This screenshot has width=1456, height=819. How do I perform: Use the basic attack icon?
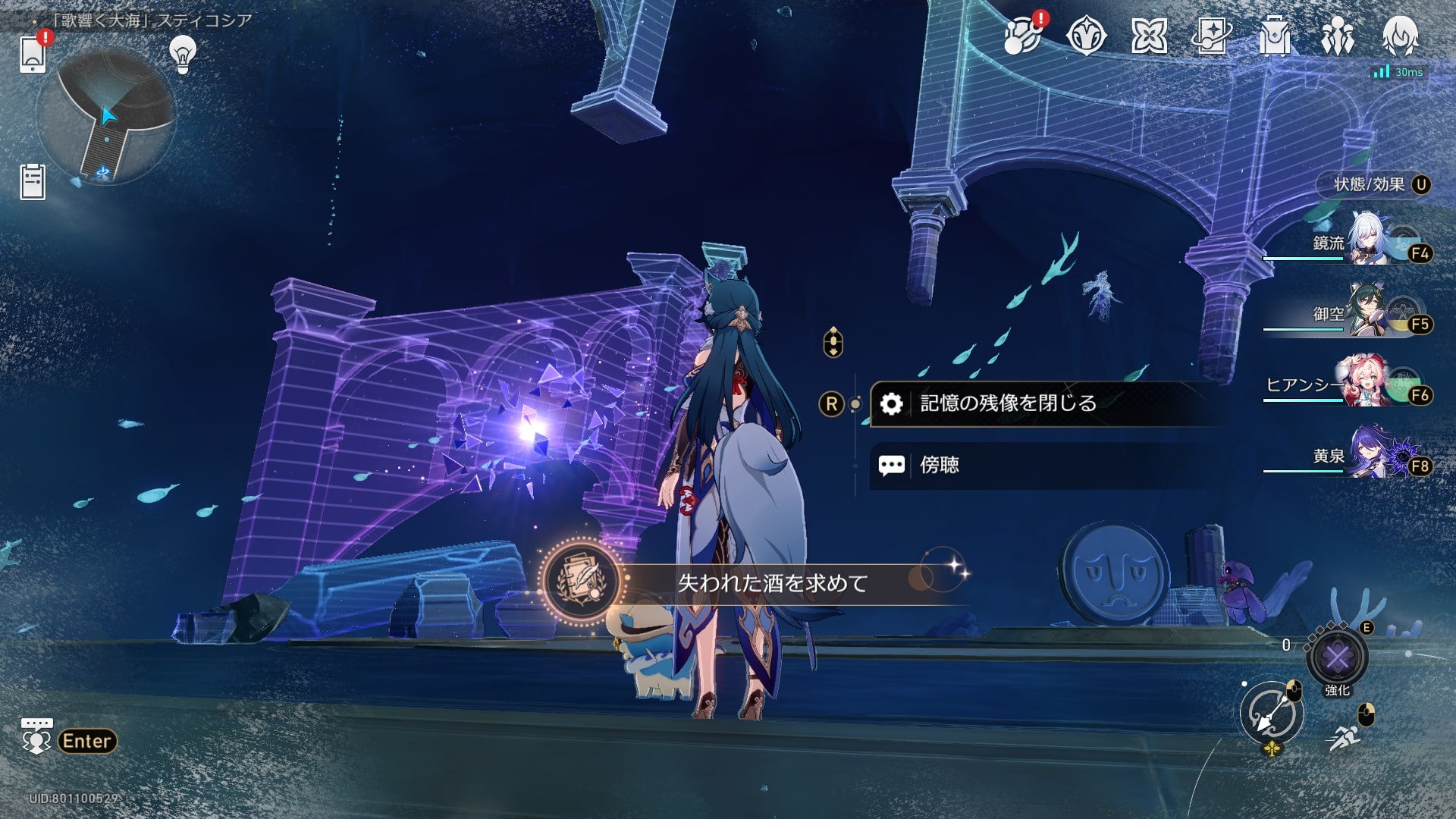coord(1272,714)
